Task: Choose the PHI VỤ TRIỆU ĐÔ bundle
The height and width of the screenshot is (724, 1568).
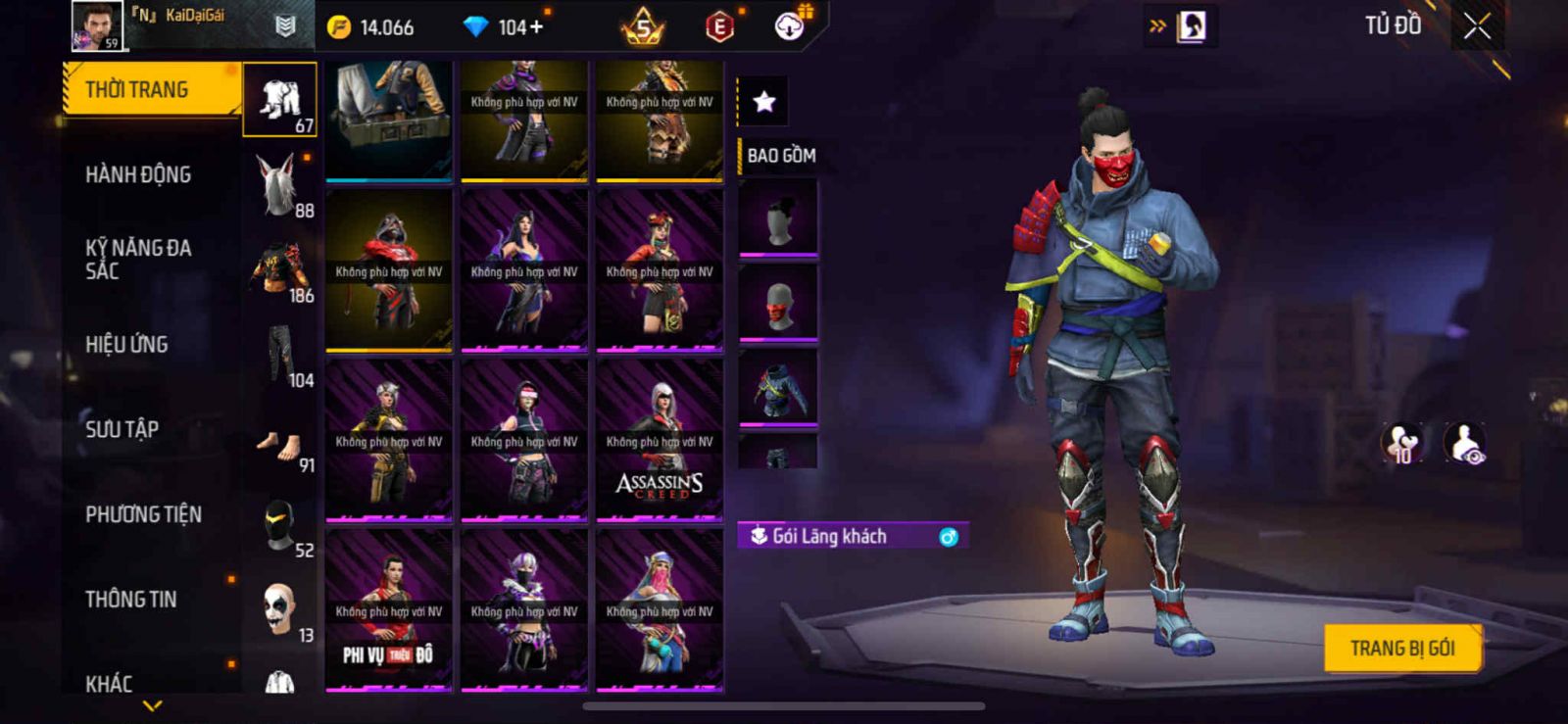Action: pyautogui.click(x=389, y=609)
